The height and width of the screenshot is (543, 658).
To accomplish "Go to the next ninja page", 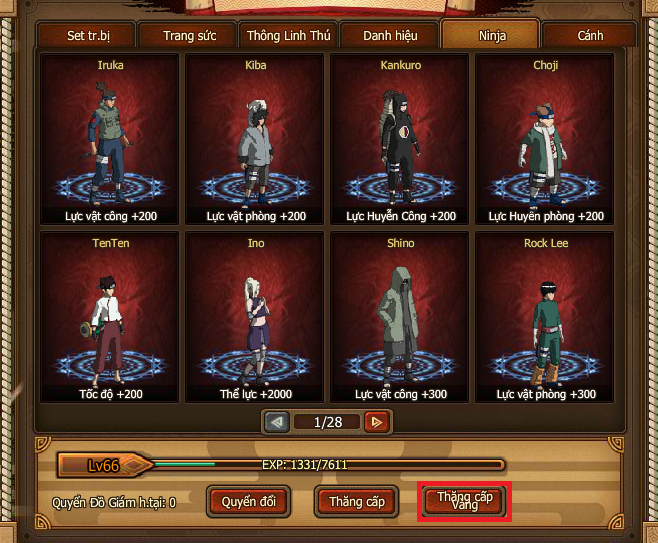I will pos(376,422).
